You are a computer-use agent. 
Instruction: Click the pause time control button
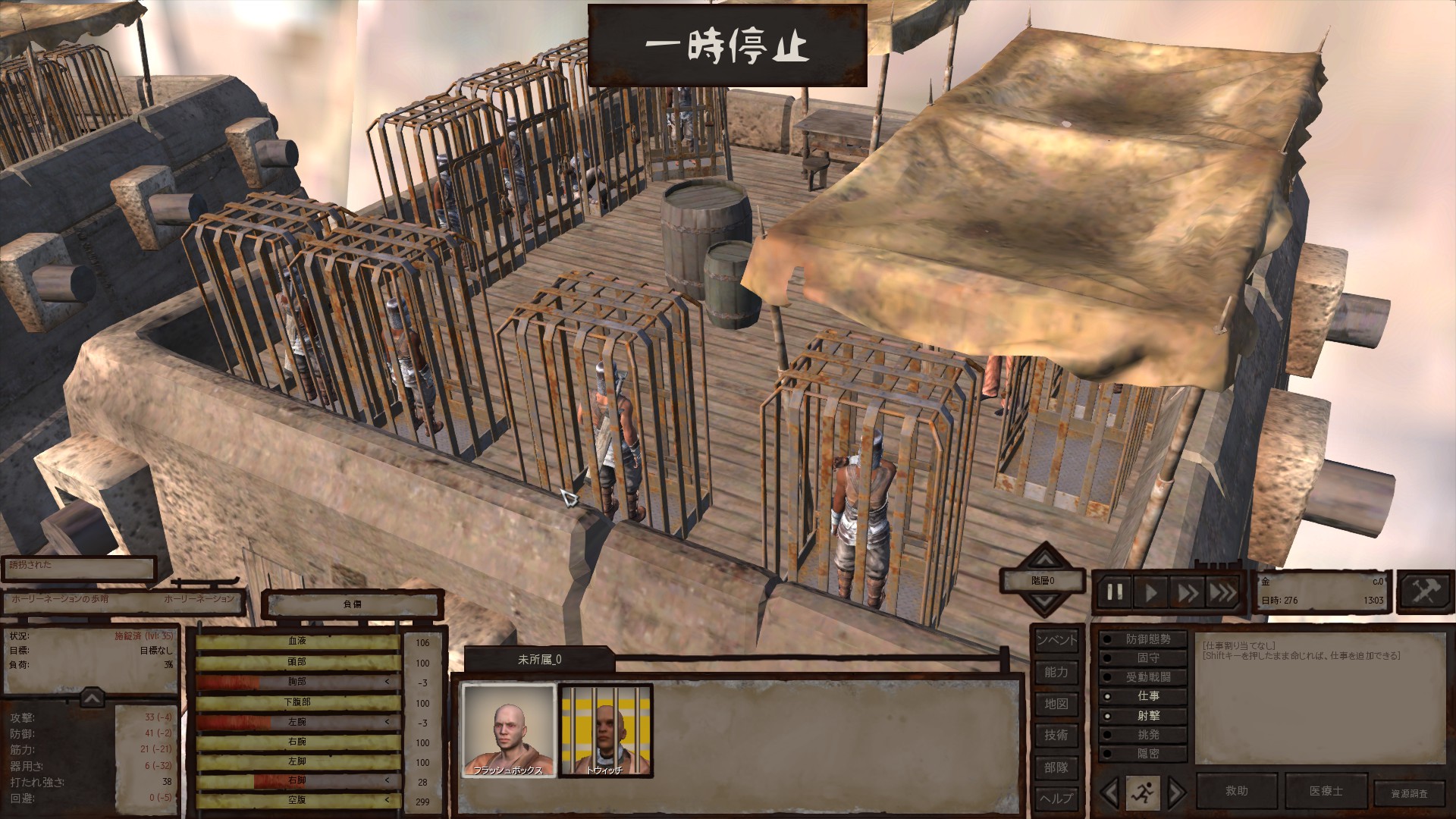coord(1115,592)
